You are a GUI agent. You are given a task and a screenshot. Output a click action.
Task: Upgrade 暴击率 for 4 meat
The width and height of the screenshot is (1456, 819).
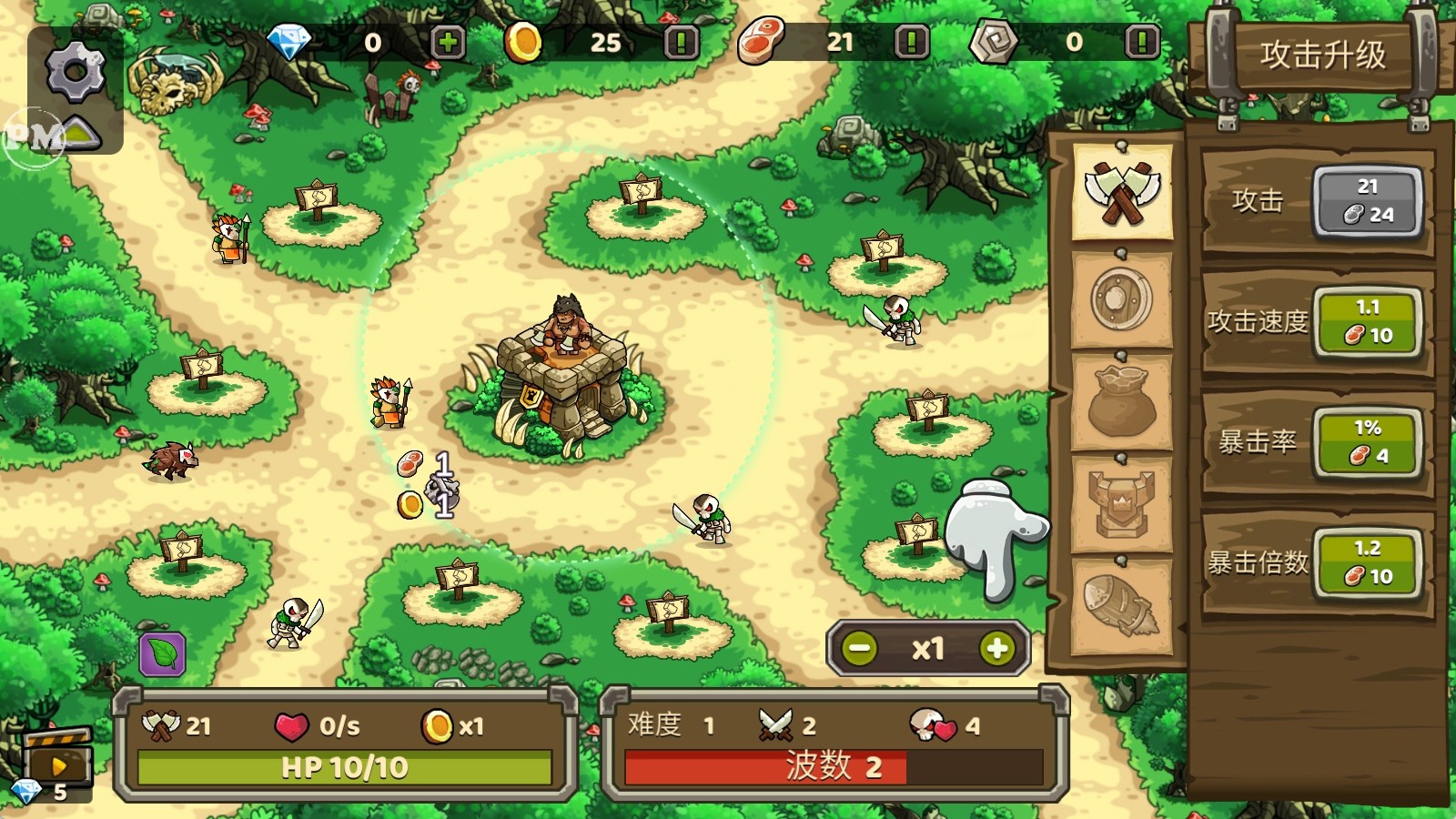(x=1367, y=442)
